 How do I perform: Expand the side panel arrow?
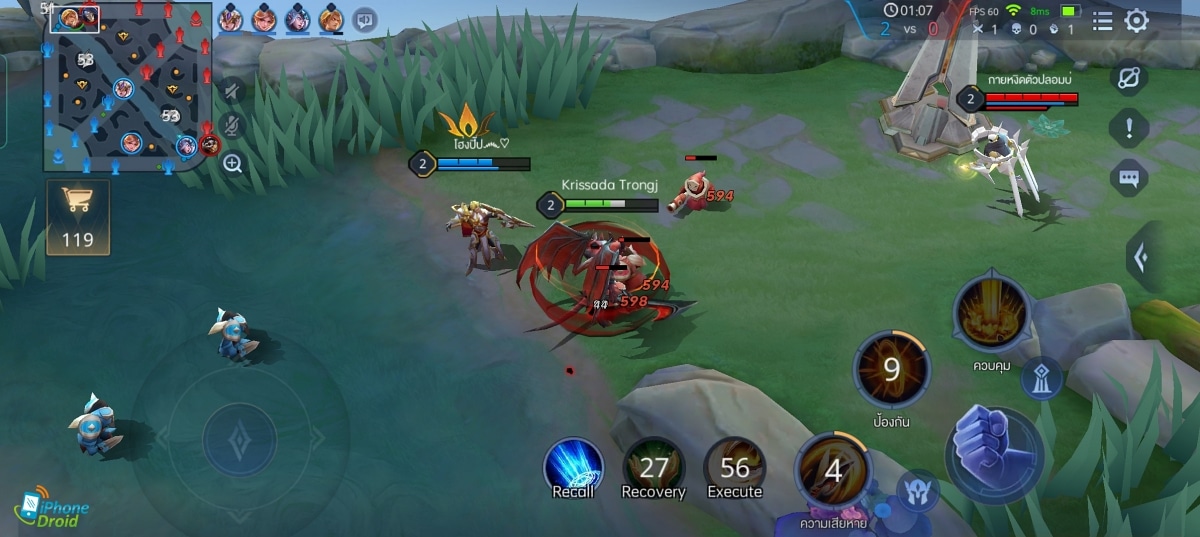click(x=1141, y=257)
